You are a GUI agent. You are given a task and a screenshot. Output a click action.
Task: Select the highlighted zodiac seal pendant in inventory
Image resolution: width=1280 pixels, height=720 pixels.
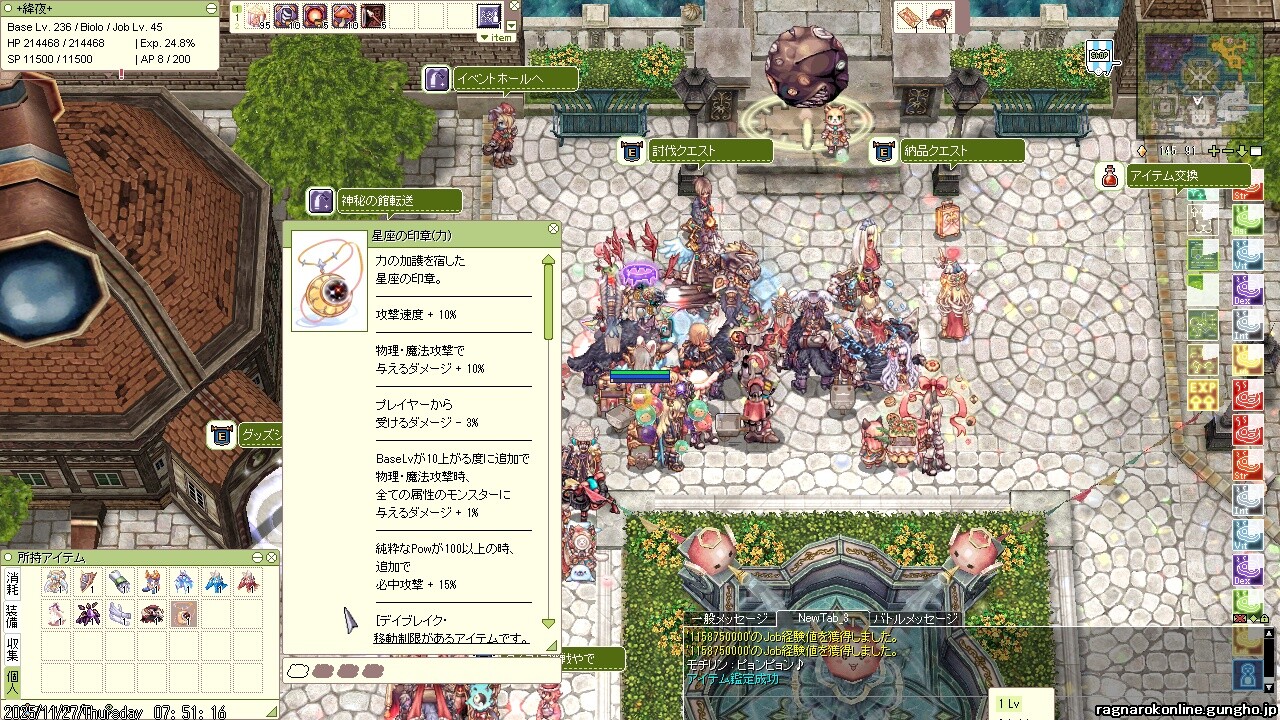click(x=184, y=613)
